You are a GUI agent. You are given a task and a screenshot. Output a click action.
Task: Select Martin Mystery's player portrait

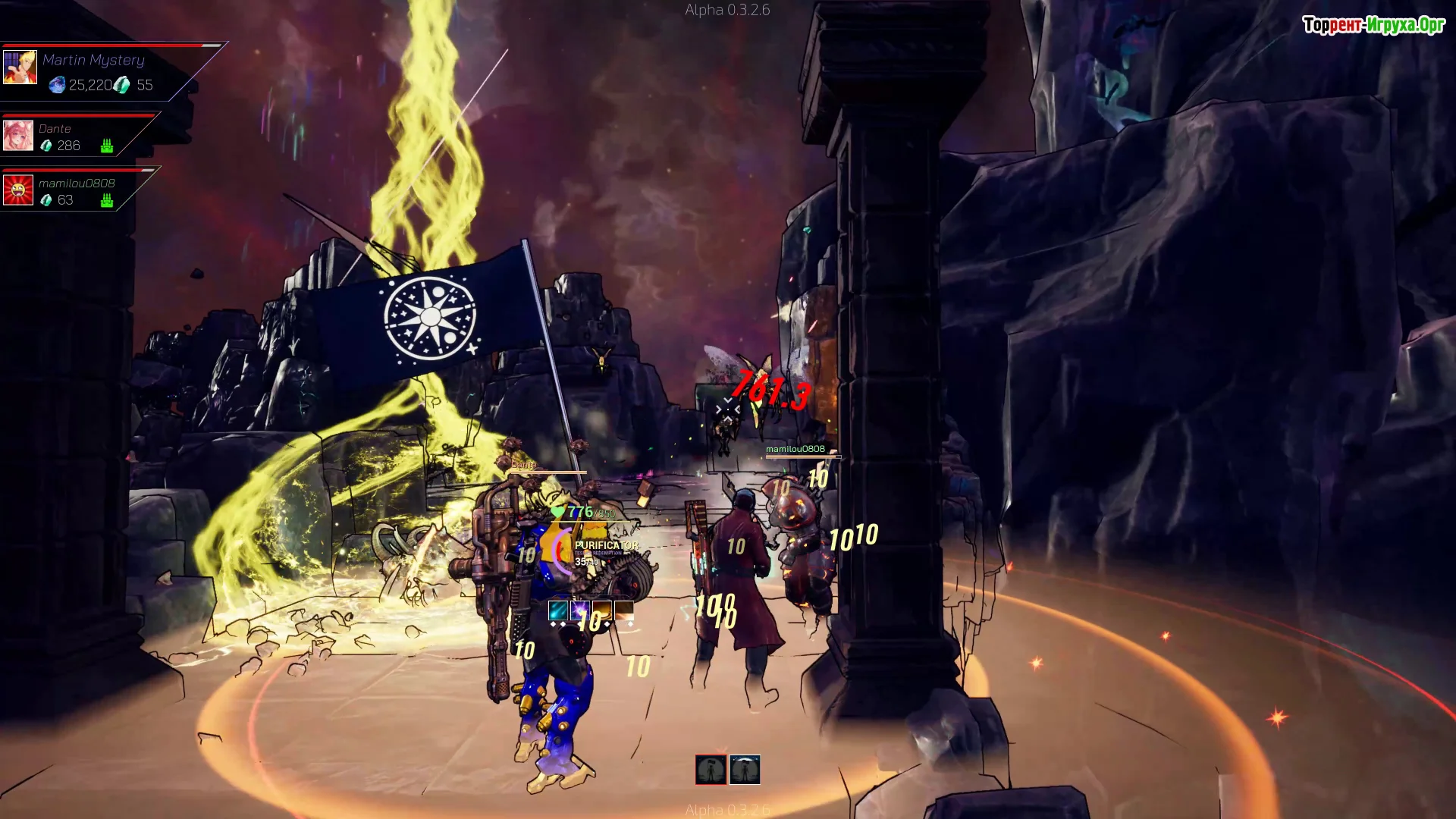[20, 67]
